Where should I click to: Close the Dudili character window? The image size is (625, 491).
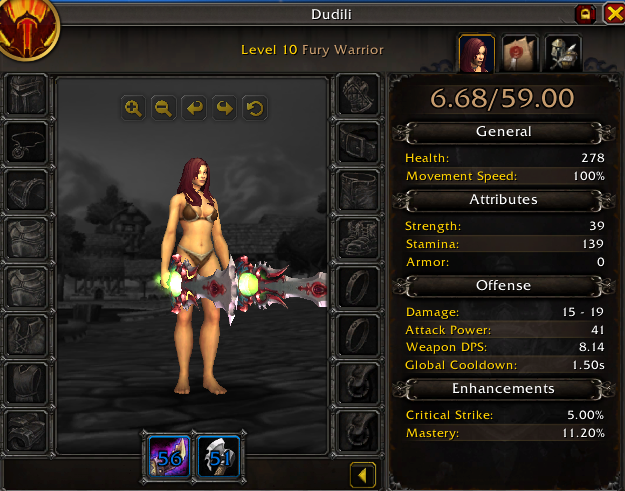click(x=610, y=14)
